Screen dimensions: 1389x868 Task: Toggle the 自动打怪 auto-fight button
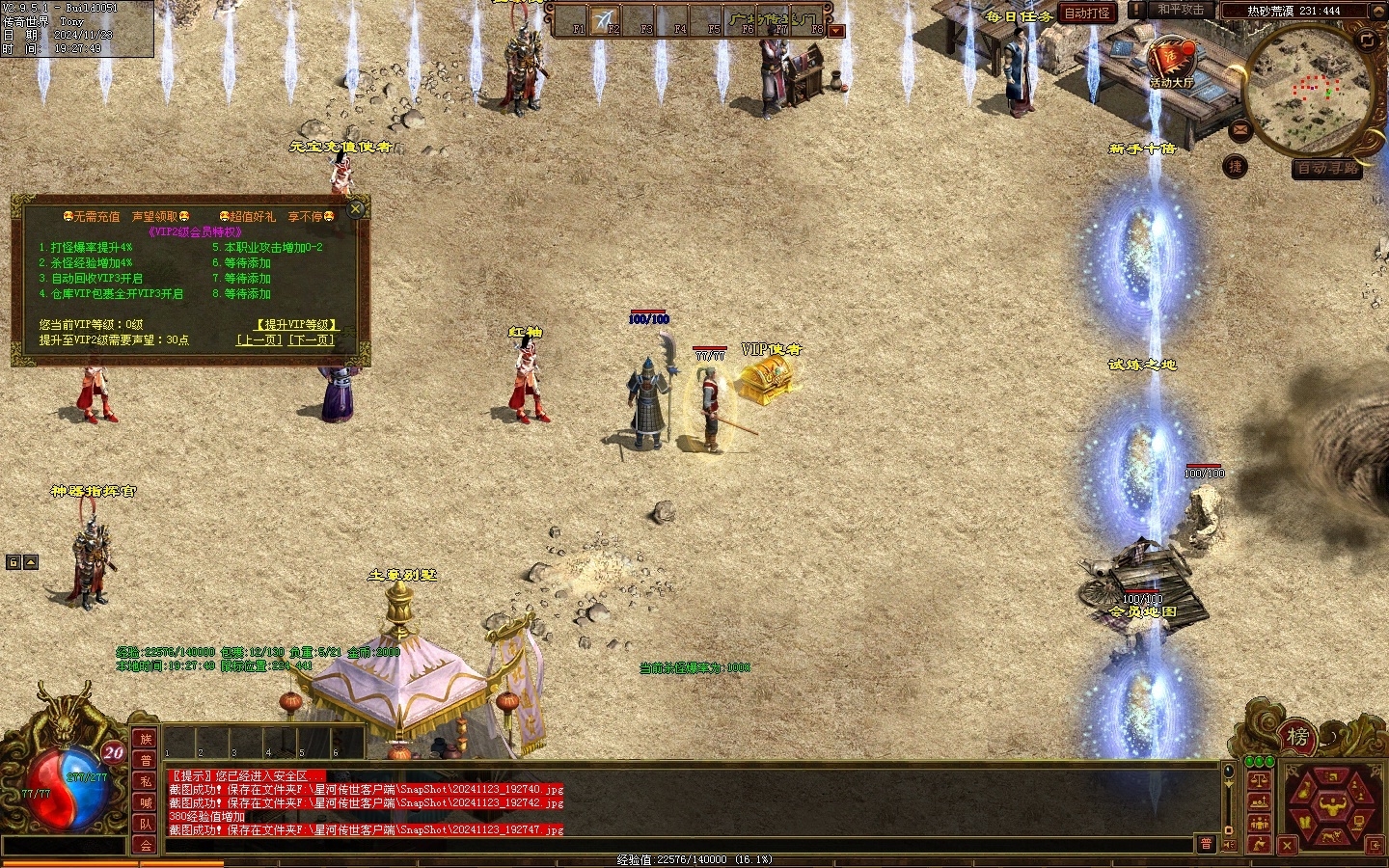[x=1087, y=13]
